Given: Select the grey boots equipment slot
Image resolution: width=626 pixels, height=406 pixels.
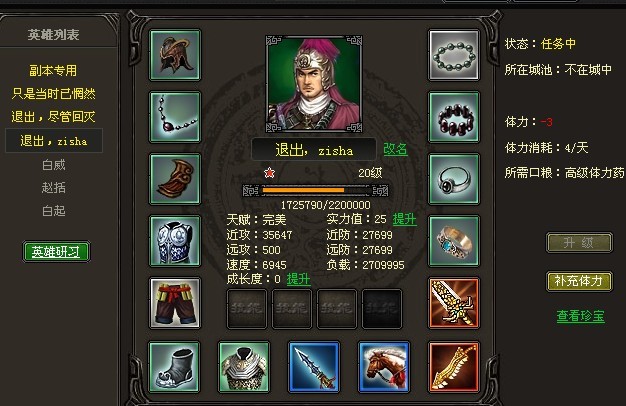Looking at the screenshot, I should [174, 365].
